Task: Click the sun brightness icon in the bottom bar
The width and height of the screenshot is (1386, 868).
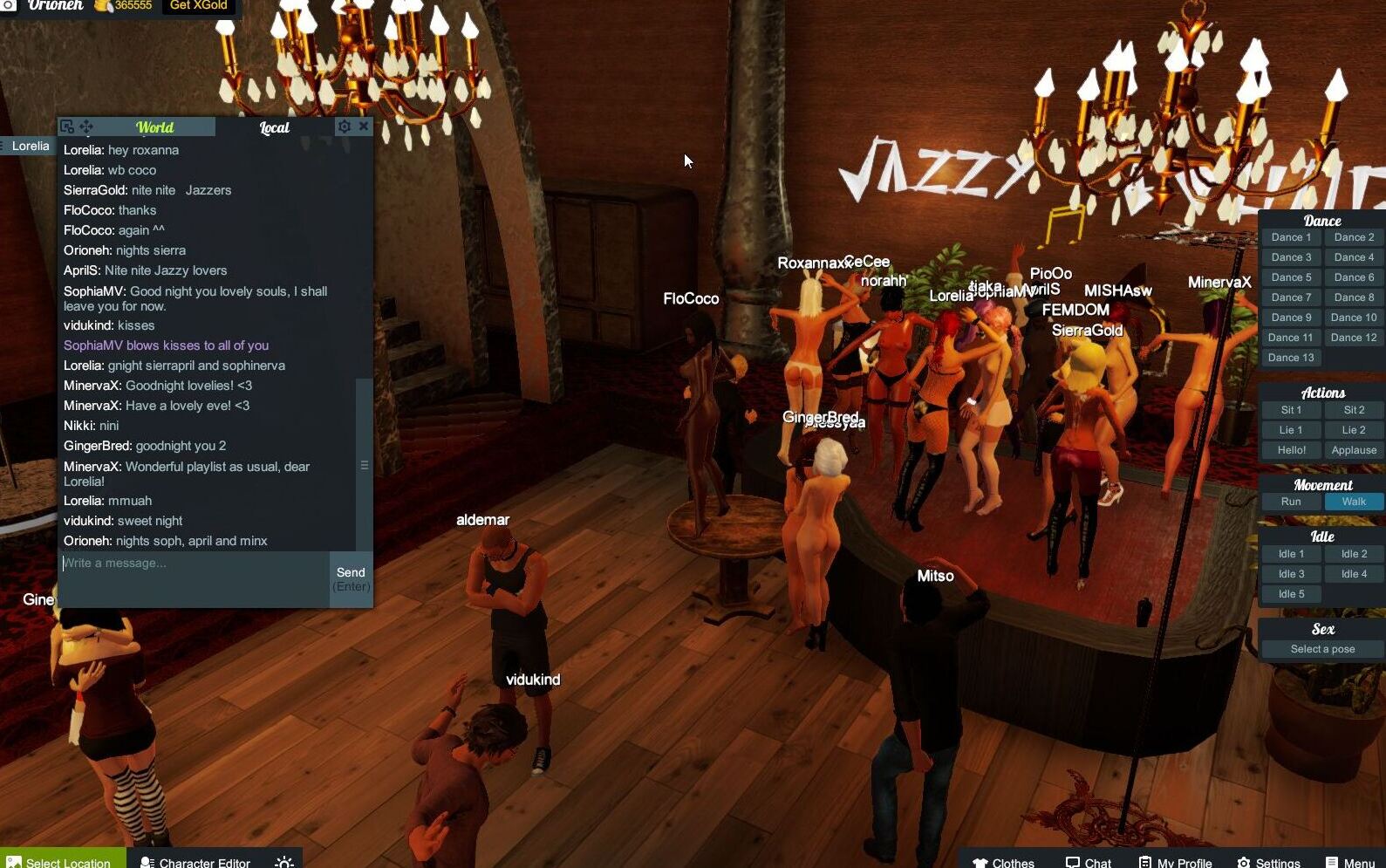Action: tap(283, 862)
